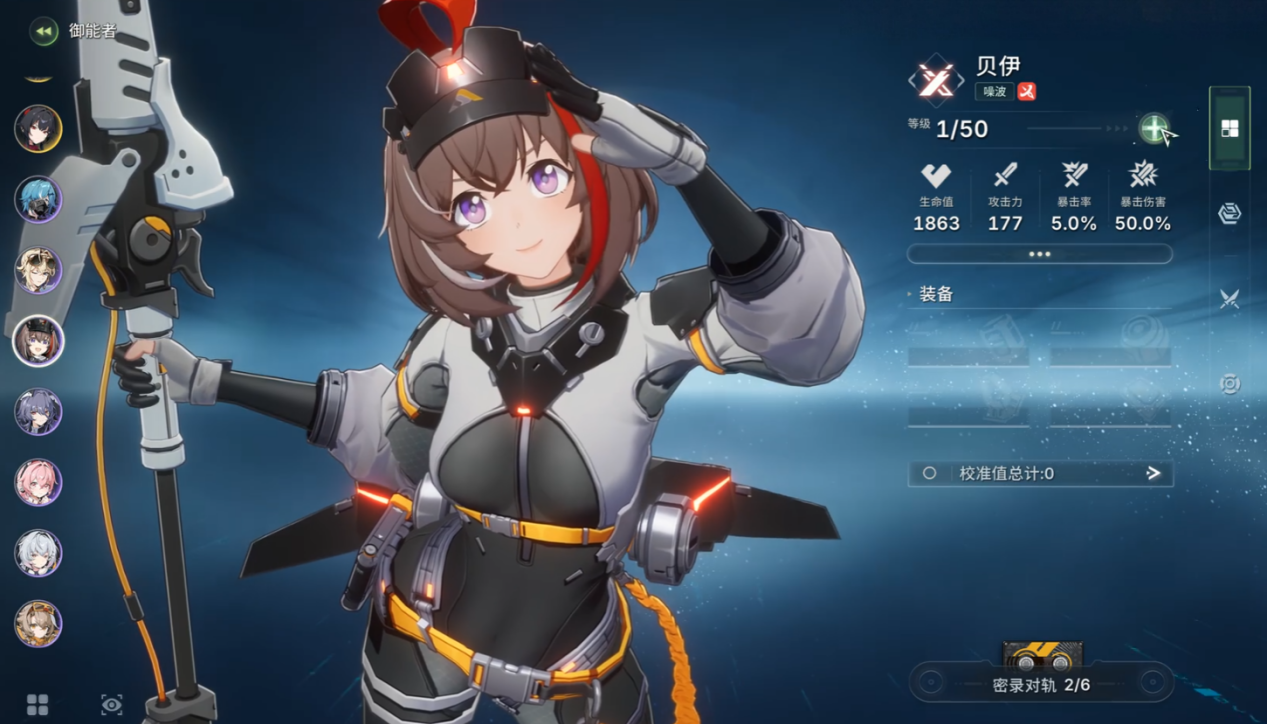Screen dimensions: 1267x724
Task: Open the 校准值总计 calibration row
Action: [1040, 473]
